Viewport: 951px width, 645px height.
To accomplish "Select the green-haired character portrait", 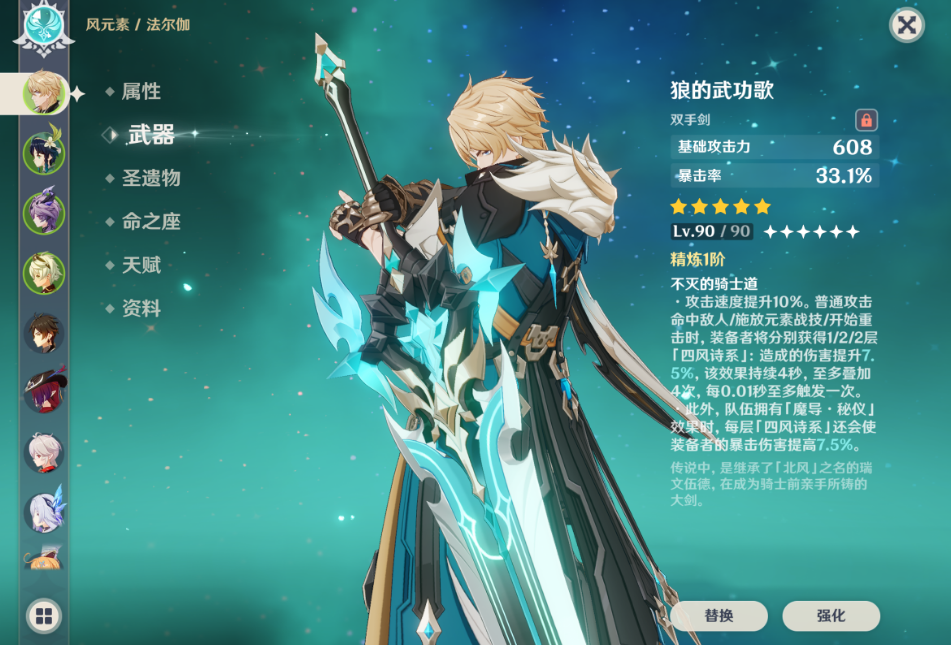I will pyautogui.click(x=44, y=273).
